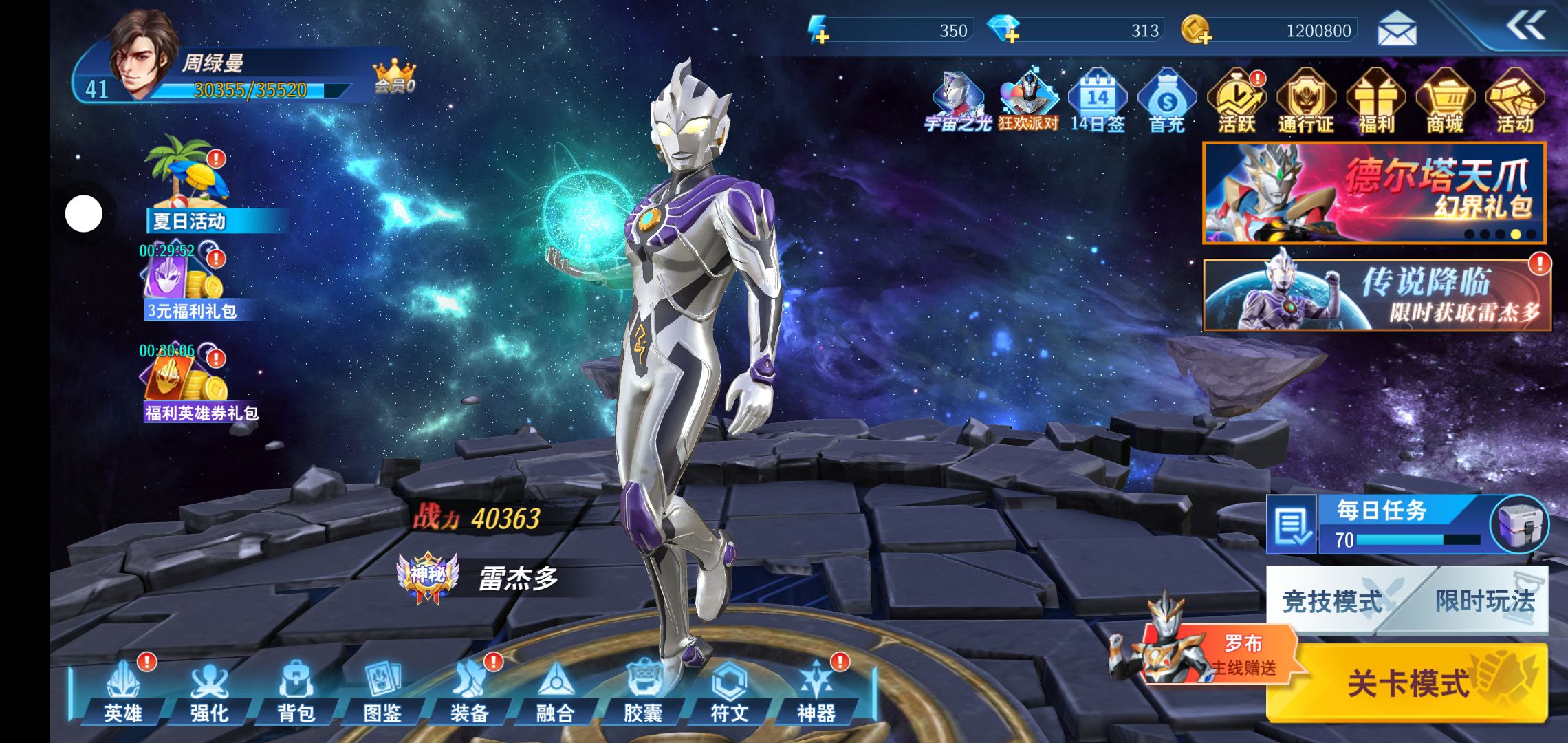Open the mailbox envelope icon
The height and width of the screenshot is (743, 1568).
click(1397, 30)
